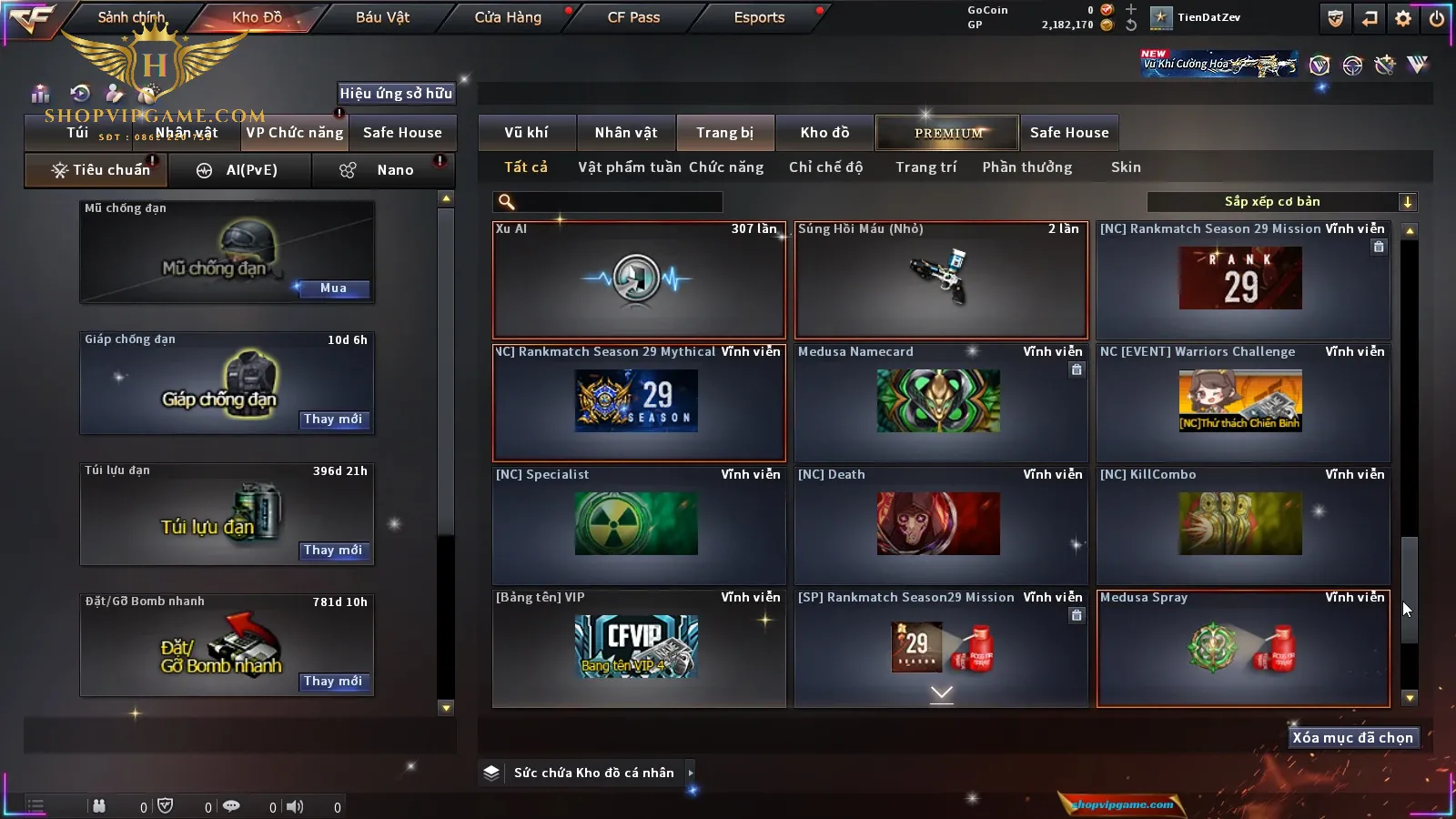Switch to the Vũ khí tab
1456x819 pixels.
tap(526, 133)
